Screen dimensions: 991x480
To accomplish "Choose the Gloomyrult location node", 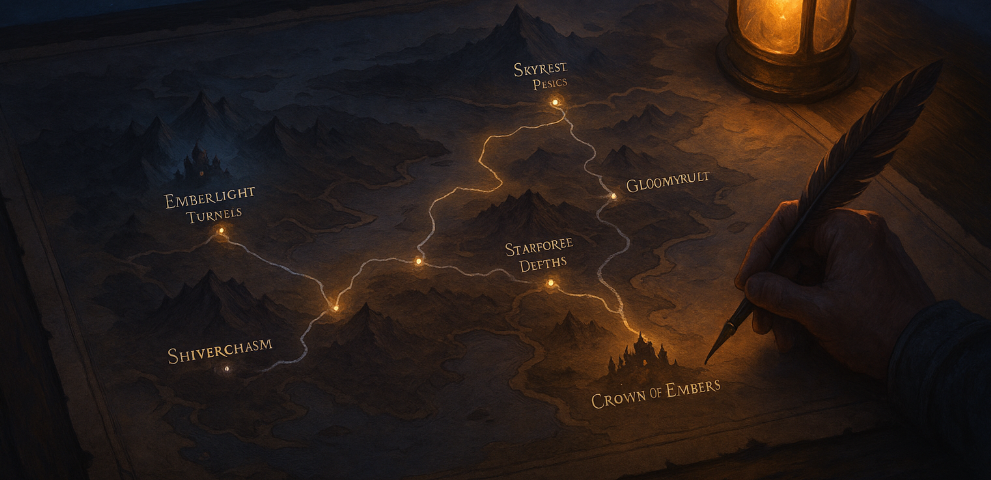I will point(614,197).
